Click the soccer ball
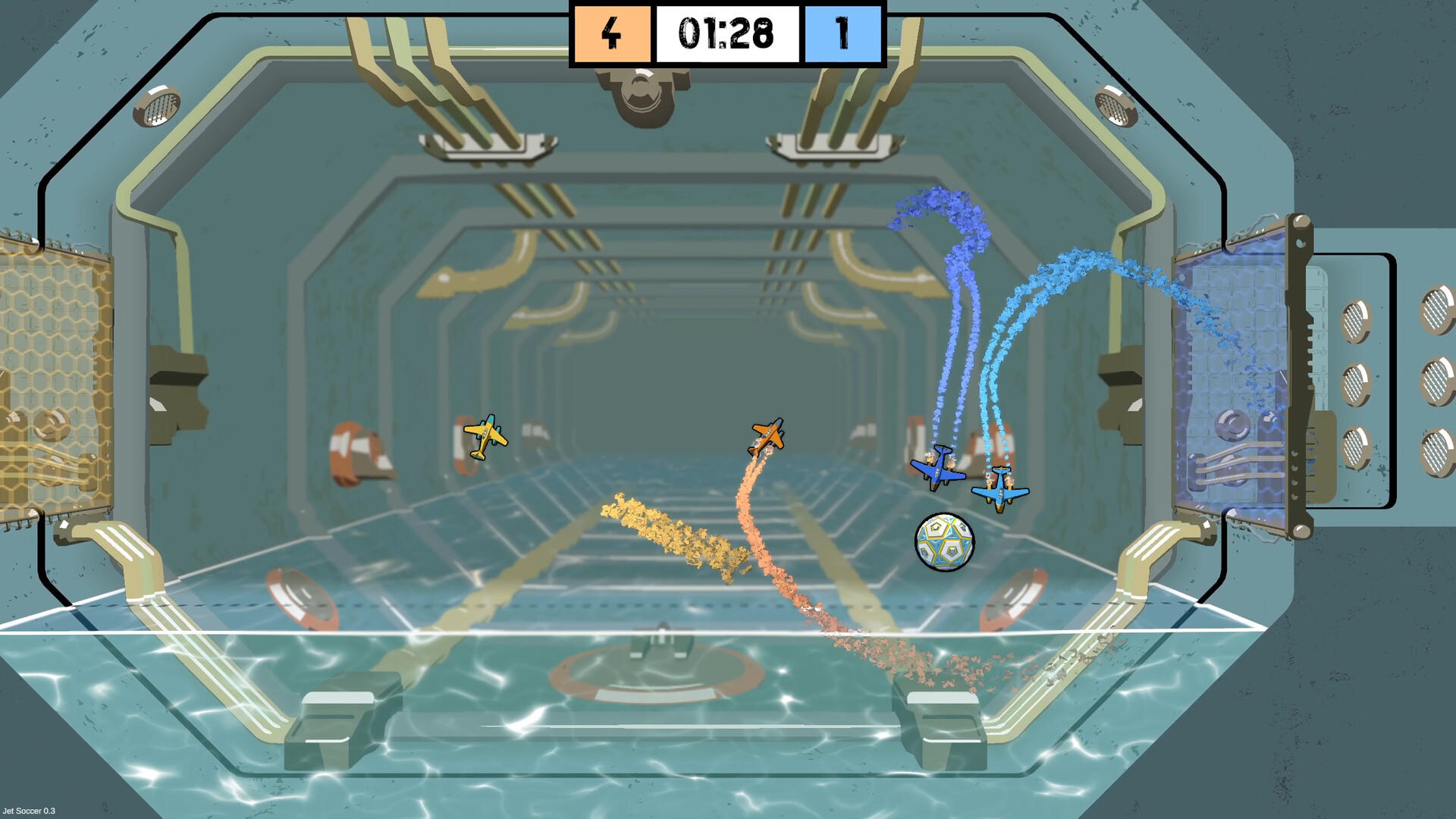Screen dimensions: 1456x819 (x=943, y=541)
